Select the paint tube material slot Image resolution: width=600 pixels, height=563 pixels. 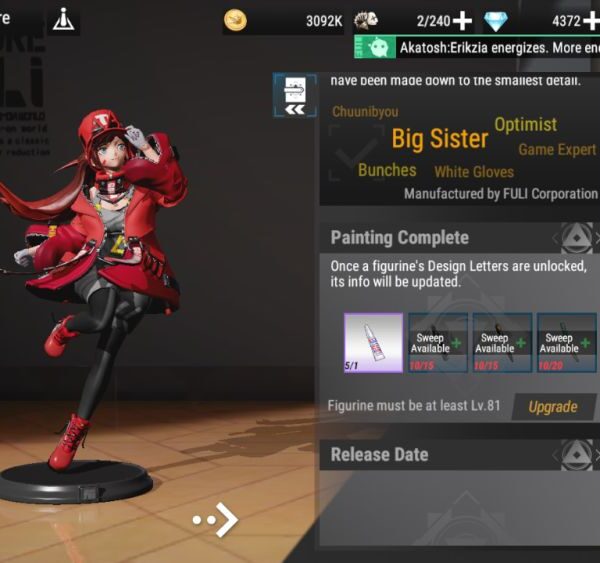click(x=373, y=343)
